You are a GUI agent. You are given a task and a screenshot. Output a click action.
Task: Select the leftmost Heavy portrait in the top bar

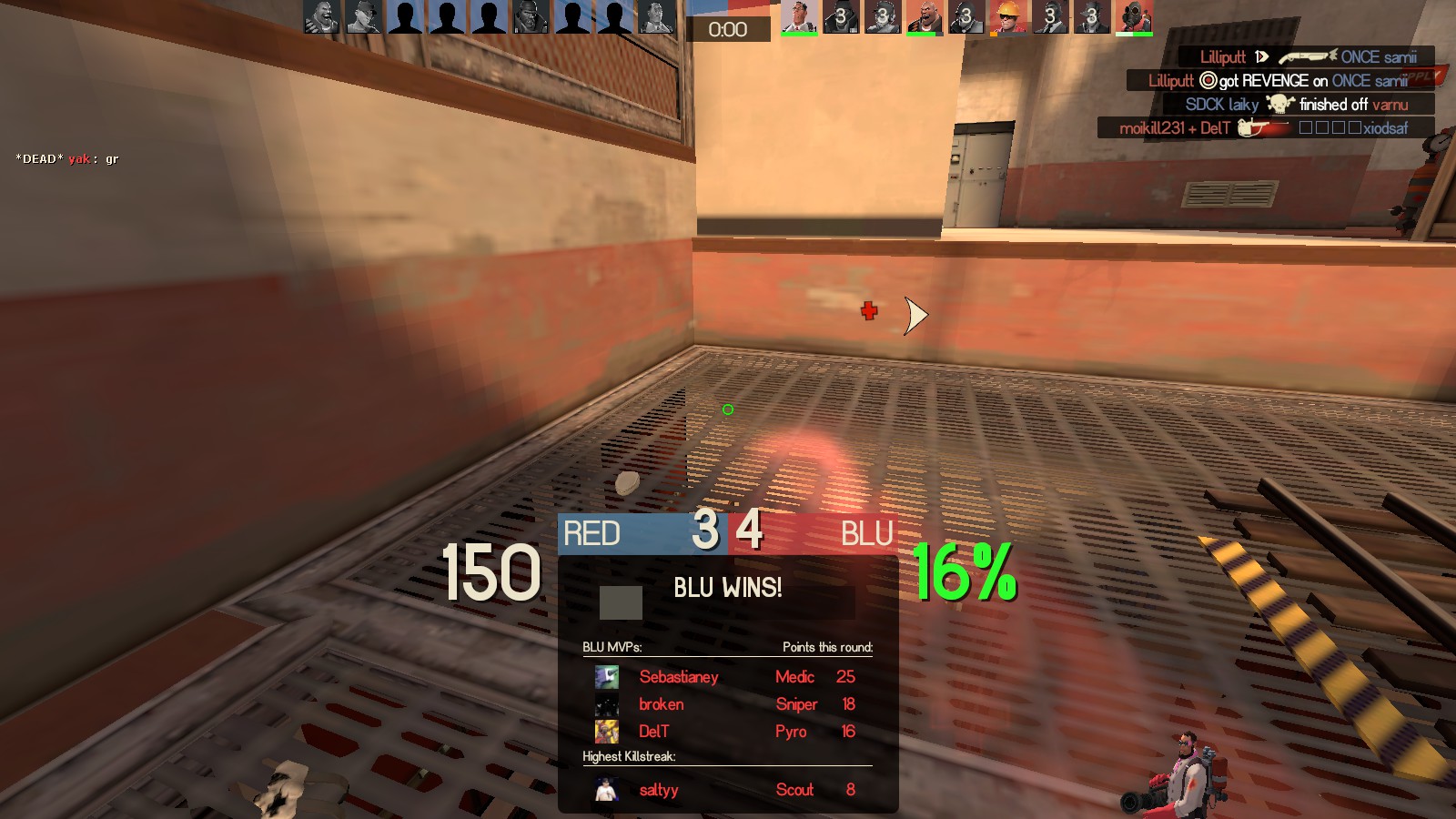point(321,17)
